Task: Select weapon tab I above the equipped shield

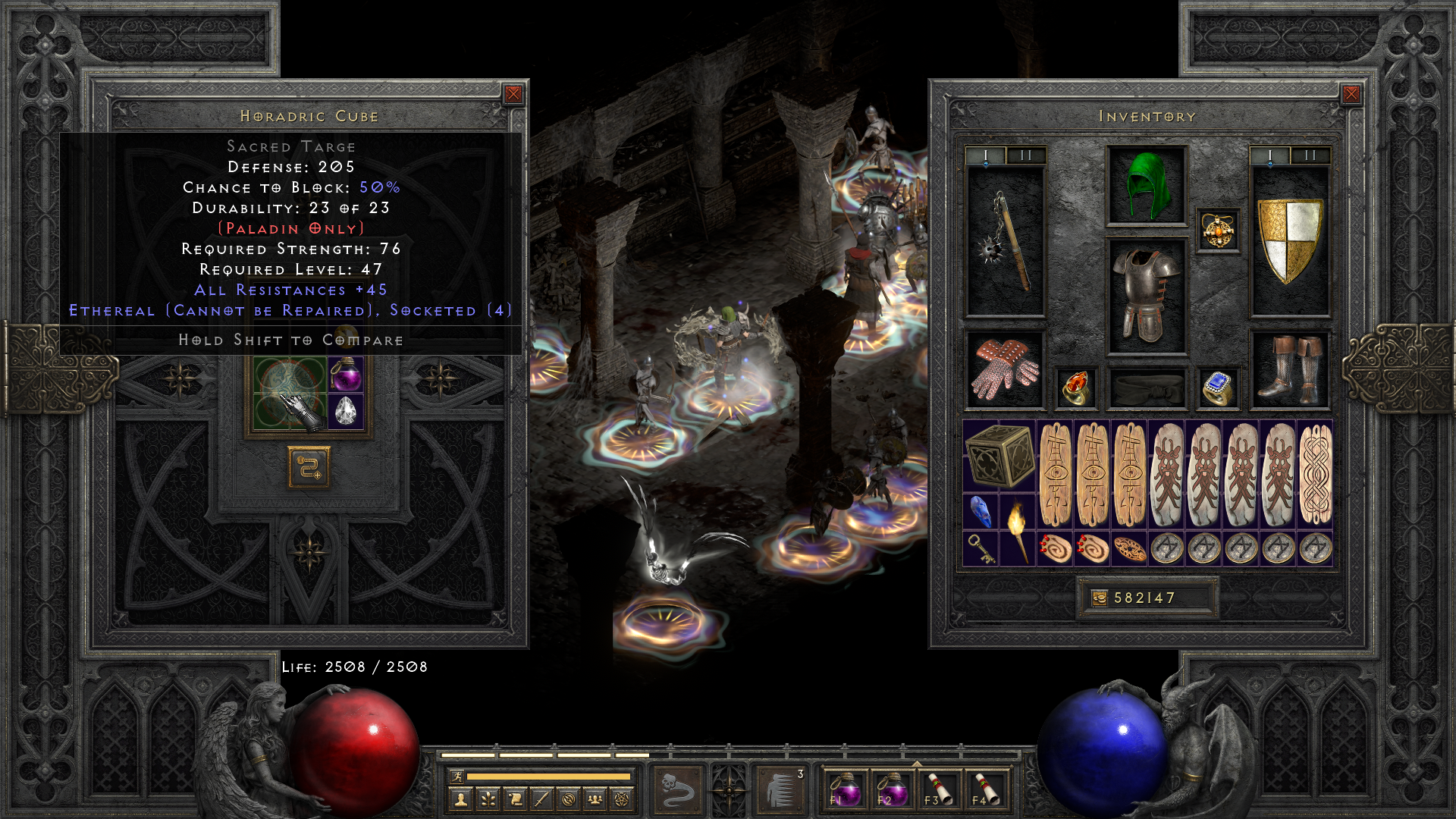Action: [x=1269, y=154]
